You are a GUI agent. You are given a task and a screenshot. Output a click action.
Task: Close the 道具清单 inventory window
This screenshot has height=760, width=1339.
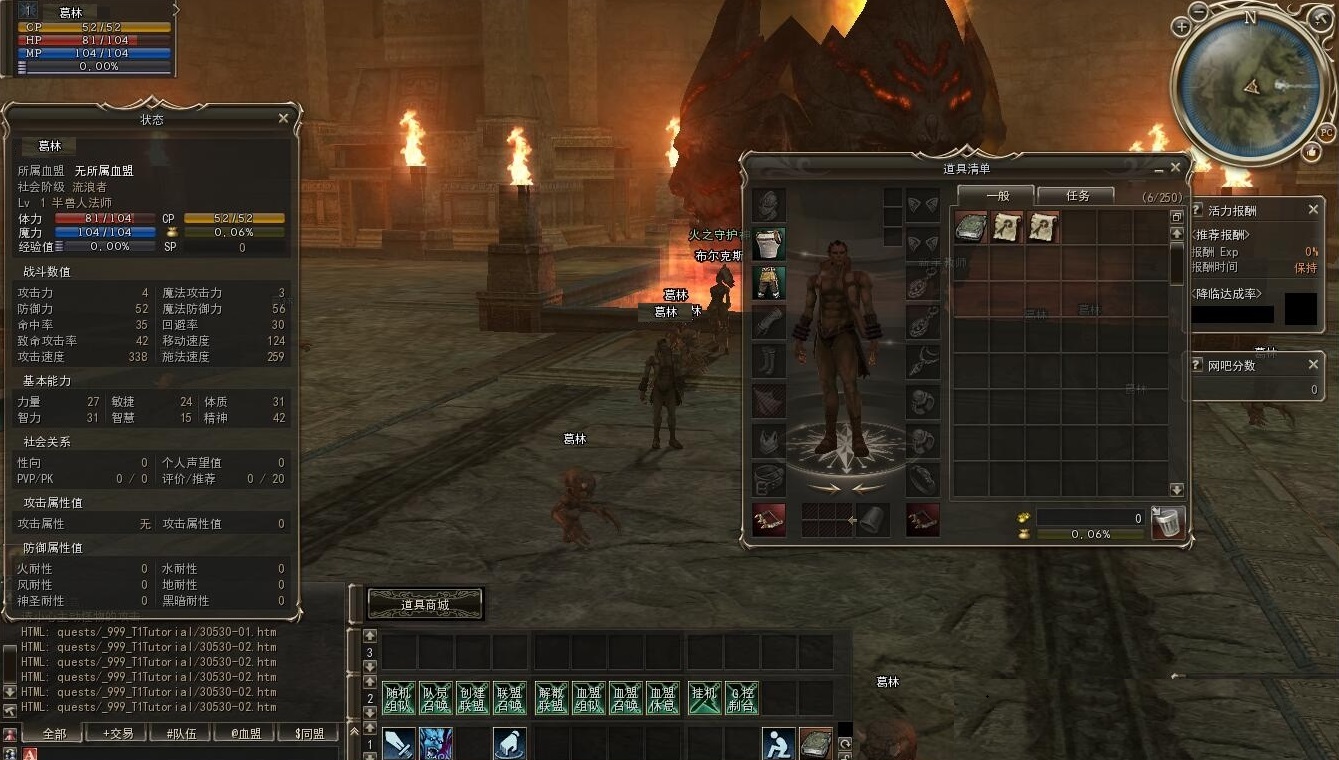click(1176, 168)
